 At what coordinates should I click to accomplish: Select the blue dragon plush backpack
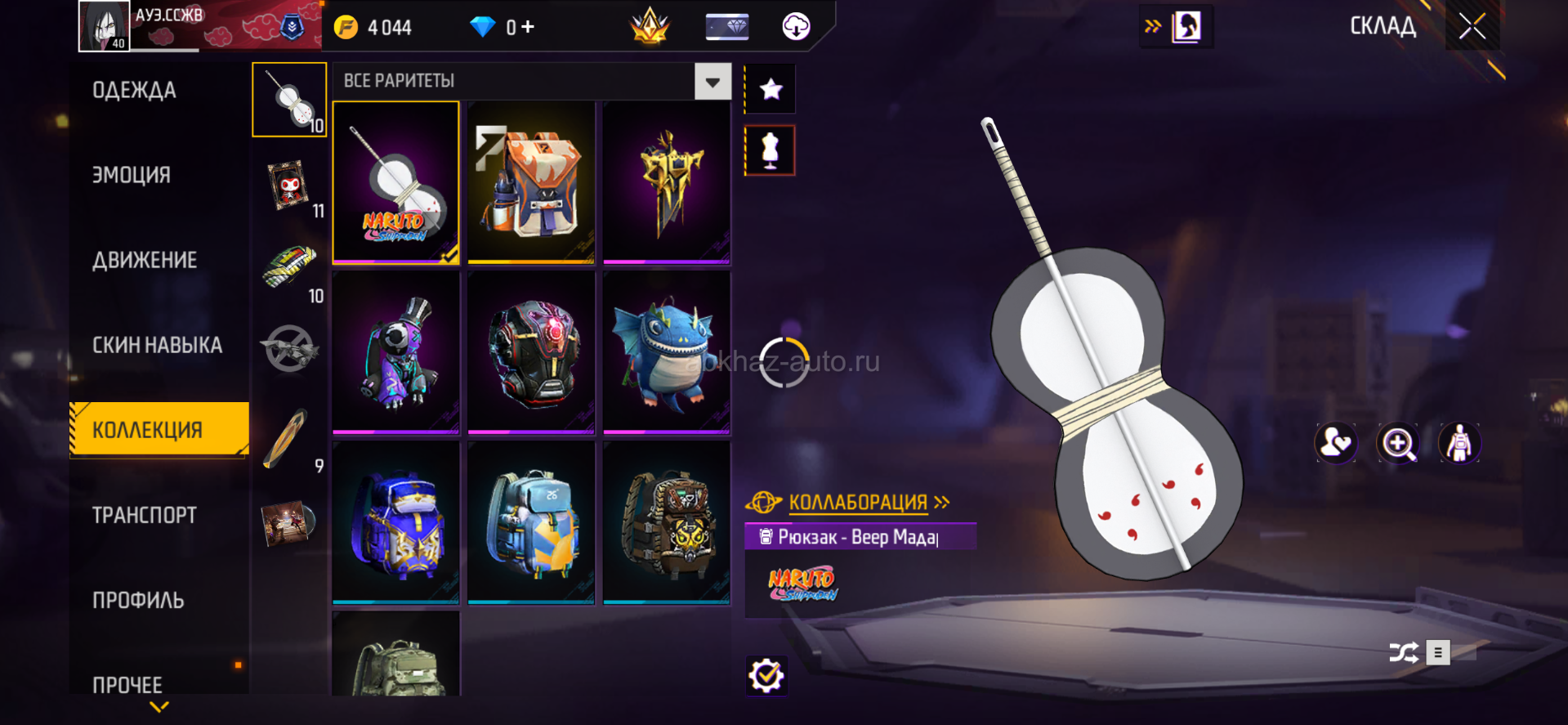click(x=667, y=352)
